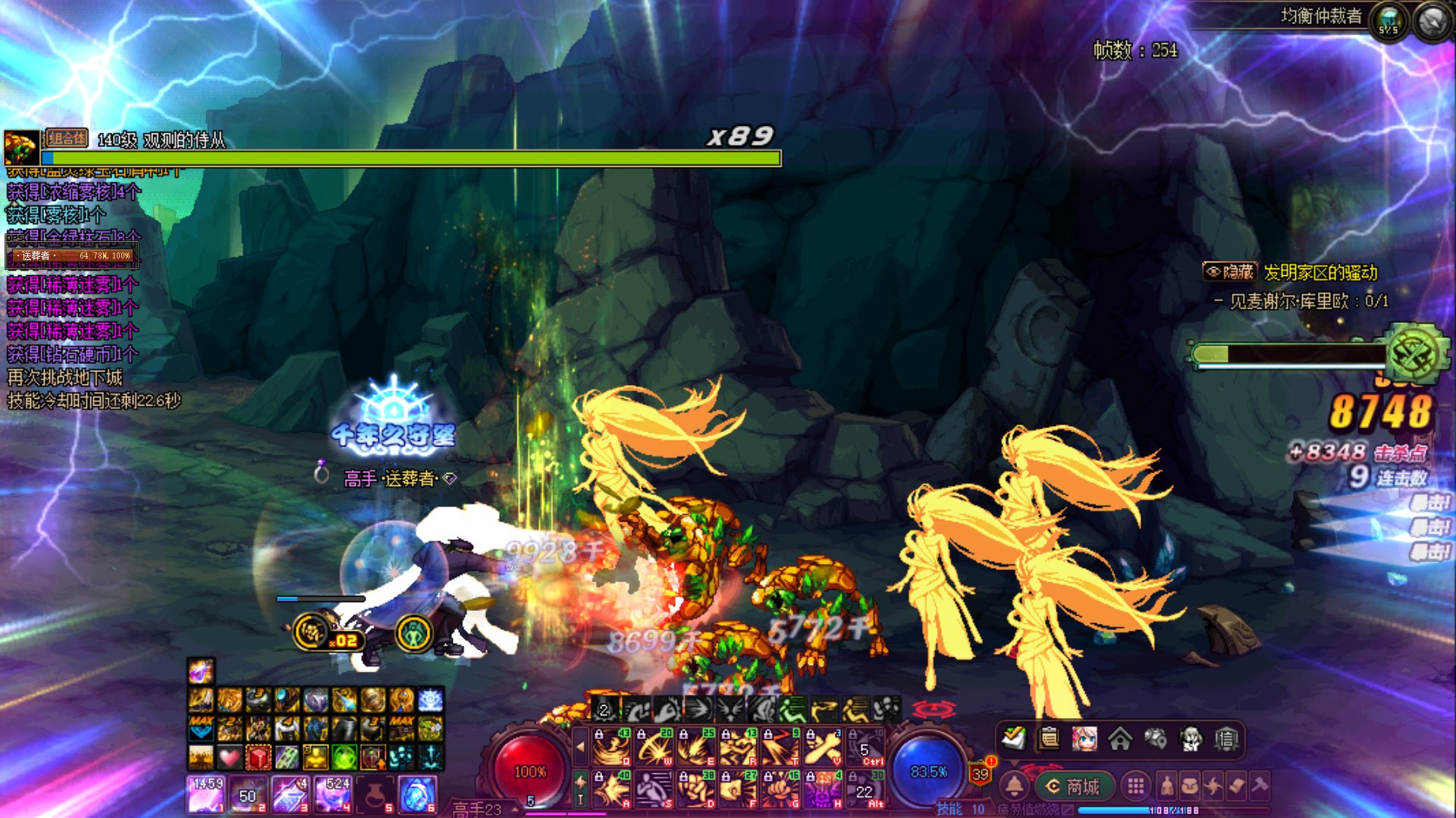
Task: Click the gray house icon
Action: tap(1120, 738)
